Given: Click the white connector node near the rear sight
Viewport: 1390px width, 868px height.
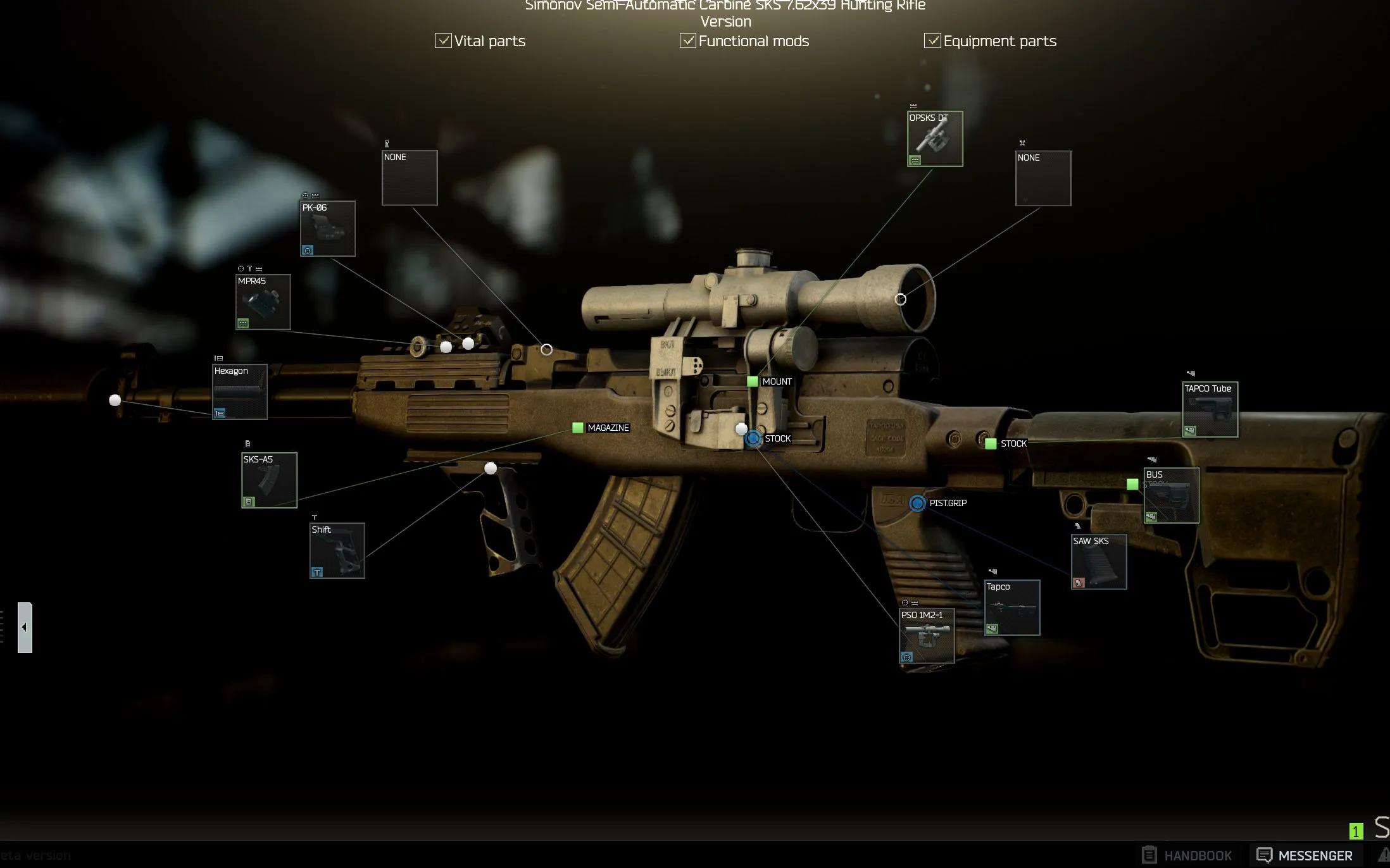Looking at the screenshot, I should (x=466, y=344).
